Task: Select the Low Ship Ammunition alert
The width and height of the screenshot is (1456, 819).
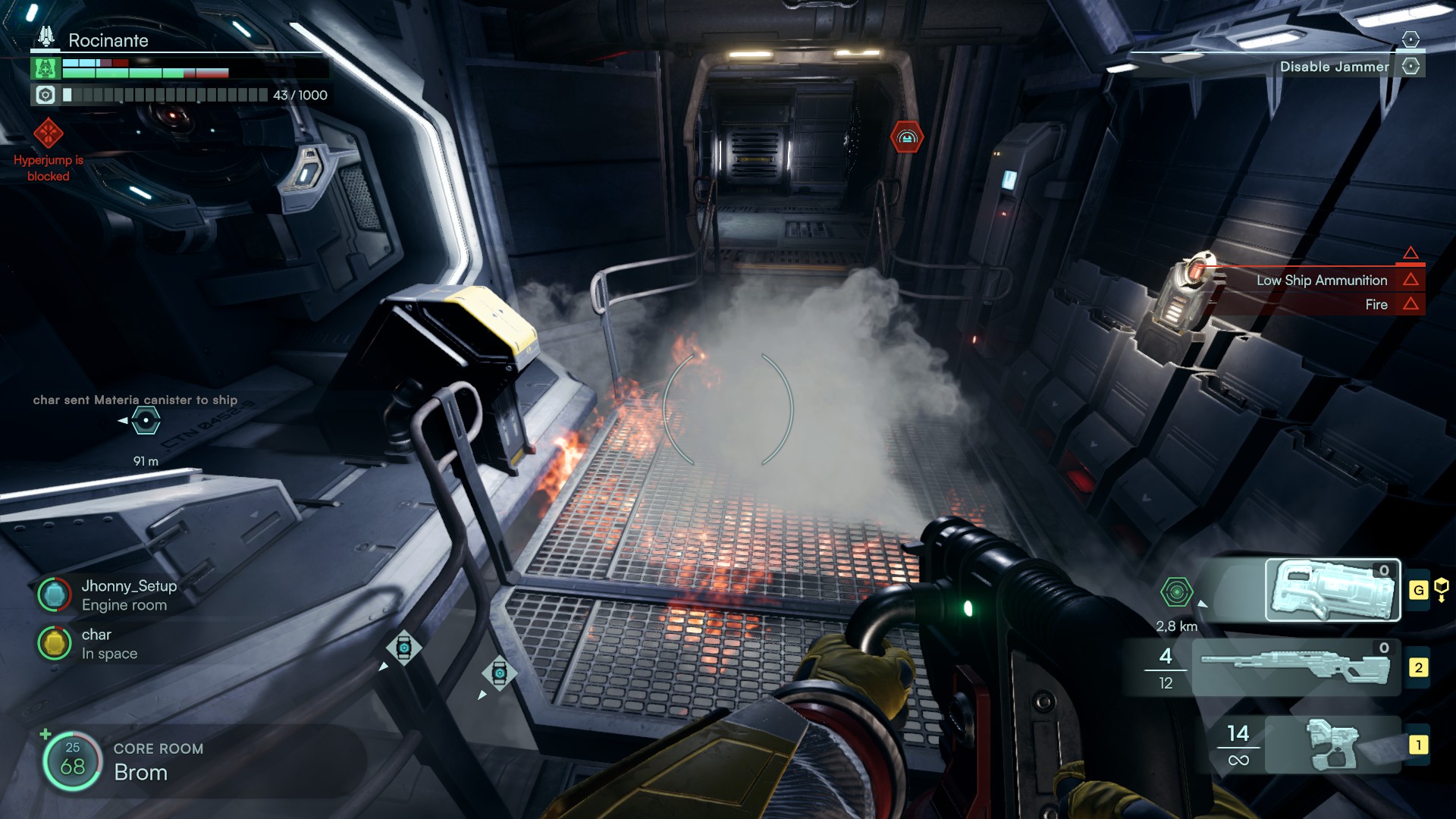Action: 1321,280
